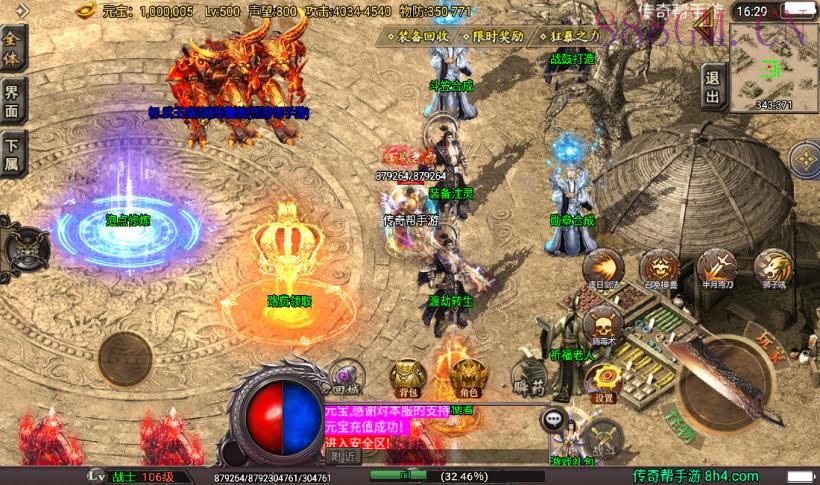Open the 装备回收 equipment recycle menu
820x485 pixels.
[420, 36]
